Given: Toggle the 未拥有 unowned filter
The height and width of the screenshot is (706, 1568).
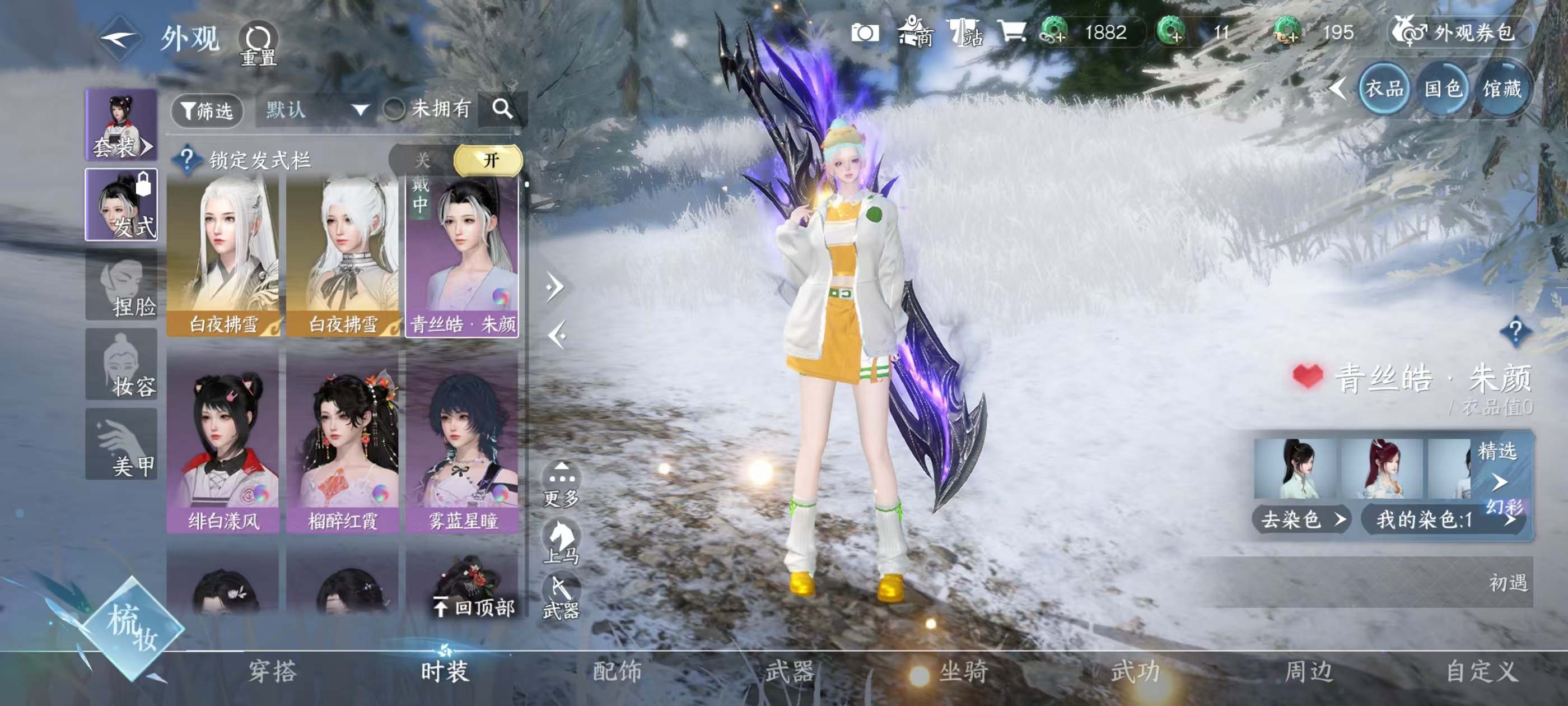Looking at the screenshot, I should pyautogui.click(x=395, y=110).
